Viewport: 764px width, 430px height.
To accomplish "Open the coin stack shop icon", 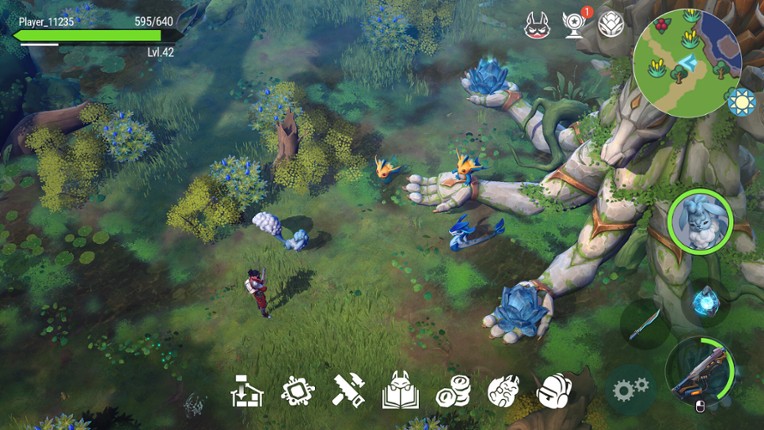I will [x=452, y=391].
